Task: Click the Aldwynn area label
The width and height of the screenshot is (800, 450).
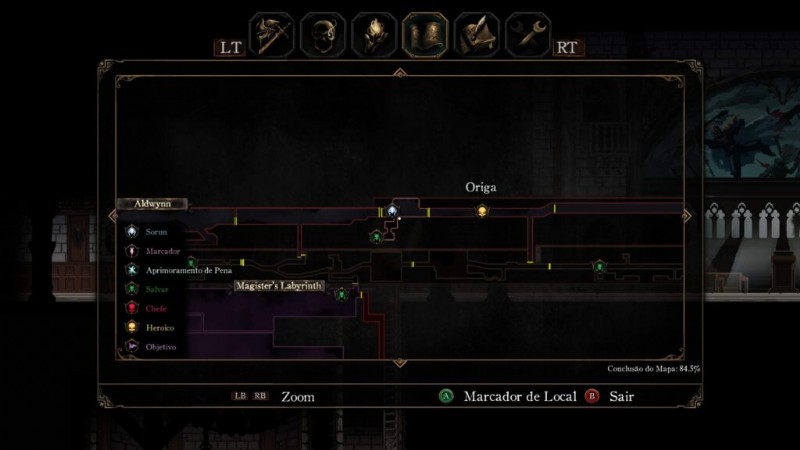Action: pos(152,203)
